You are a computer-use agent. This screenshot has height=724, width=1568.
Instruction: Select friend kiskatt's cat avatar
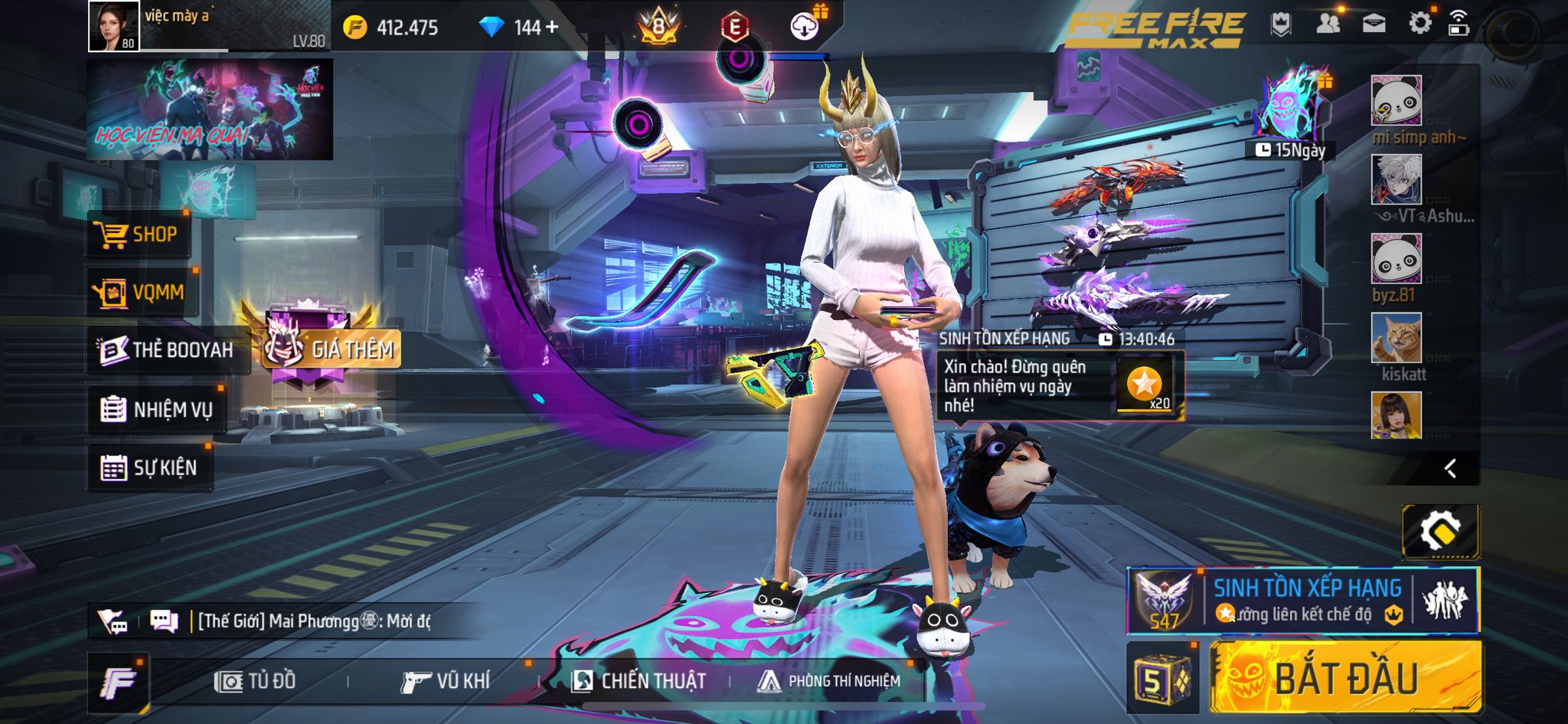[1396, 338]
